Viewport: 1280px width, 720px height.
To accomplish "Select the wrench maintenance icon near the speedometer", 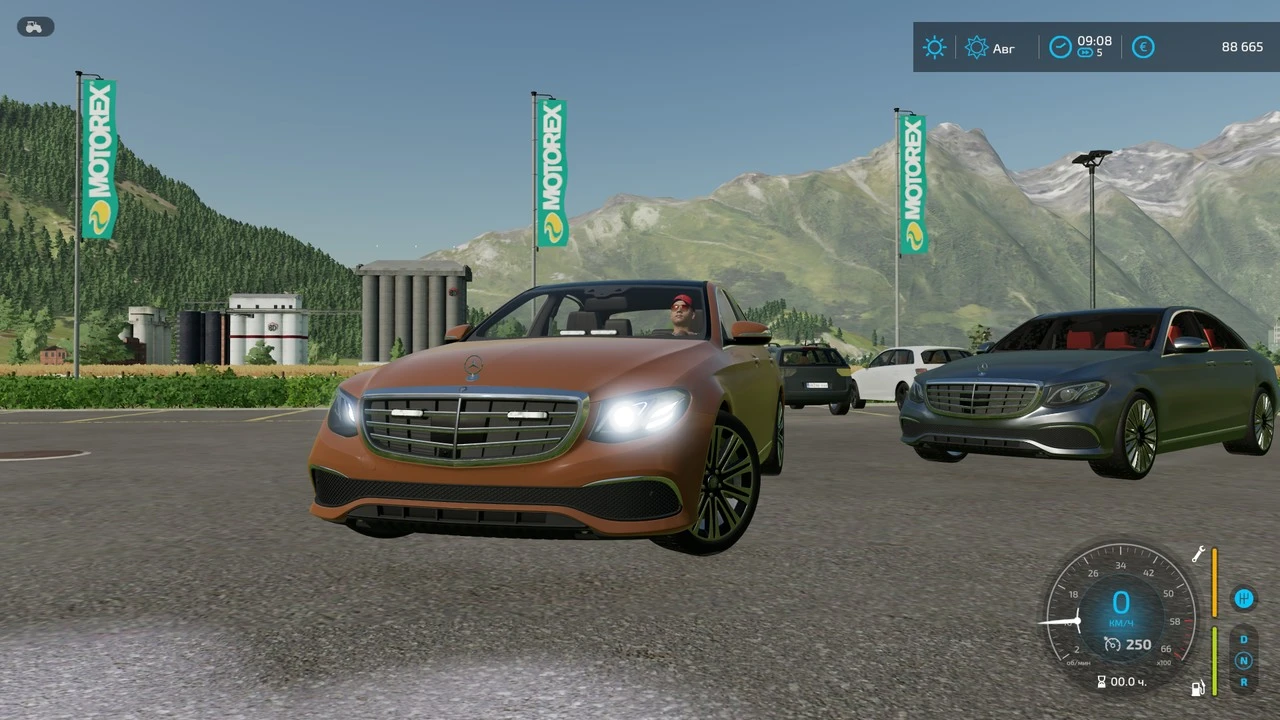I will [x=1198, y=552].
